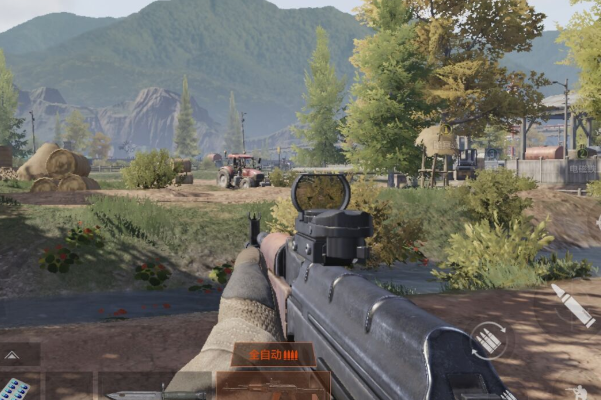Fire using the bullet shoot button
The width and height of the screenshot is (601, 400).
(x=573, y=304)
